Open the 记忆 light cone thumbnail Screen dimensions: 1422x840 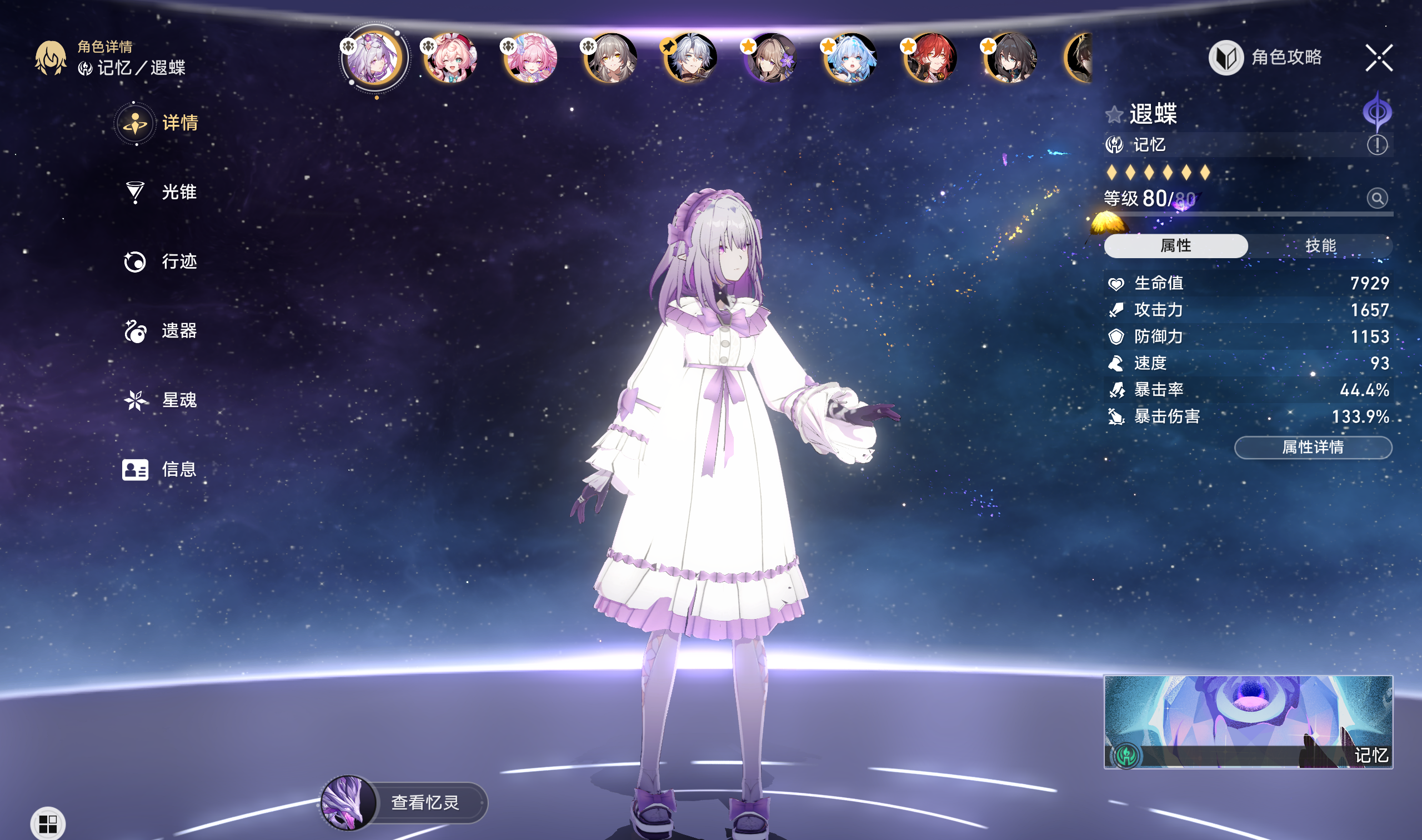[x=1248, y=722]
